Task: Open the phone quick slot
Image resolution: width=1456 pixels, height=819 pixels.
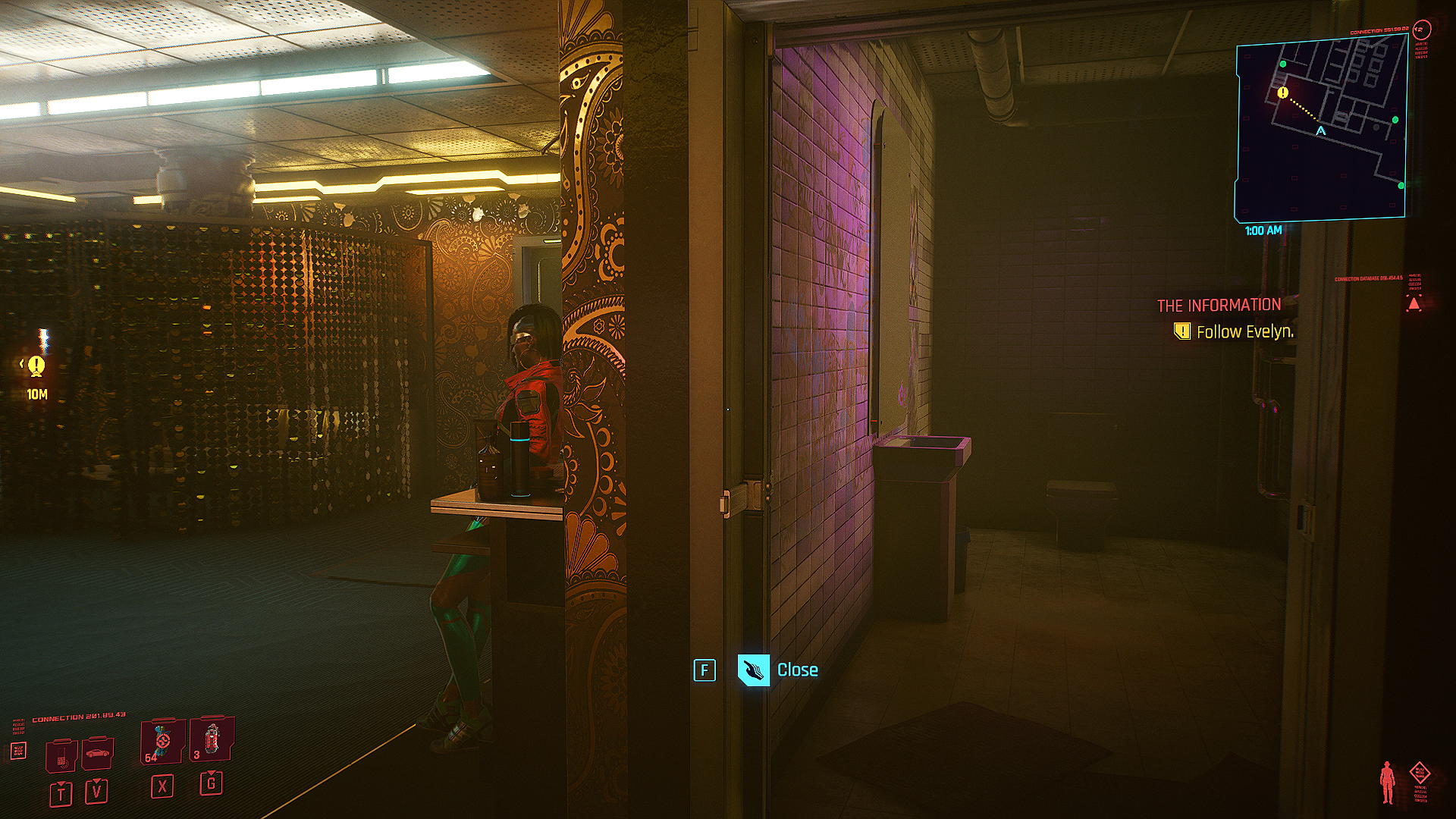Action: coord(61,757)
